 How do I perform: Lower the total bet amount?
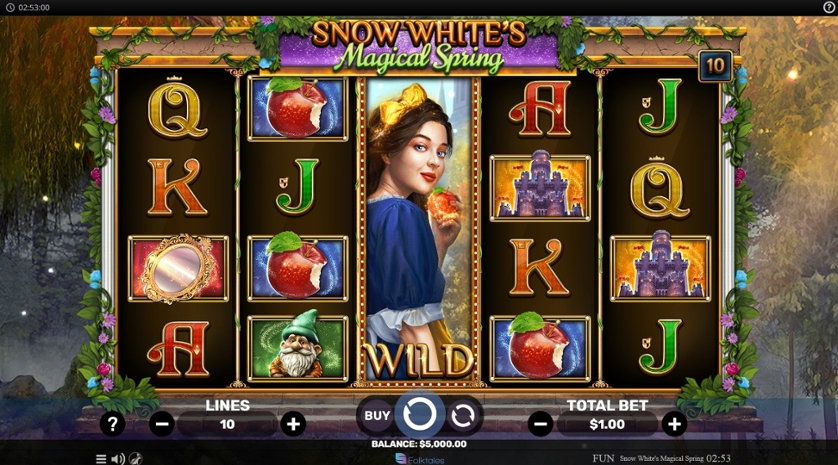[540, 424]
